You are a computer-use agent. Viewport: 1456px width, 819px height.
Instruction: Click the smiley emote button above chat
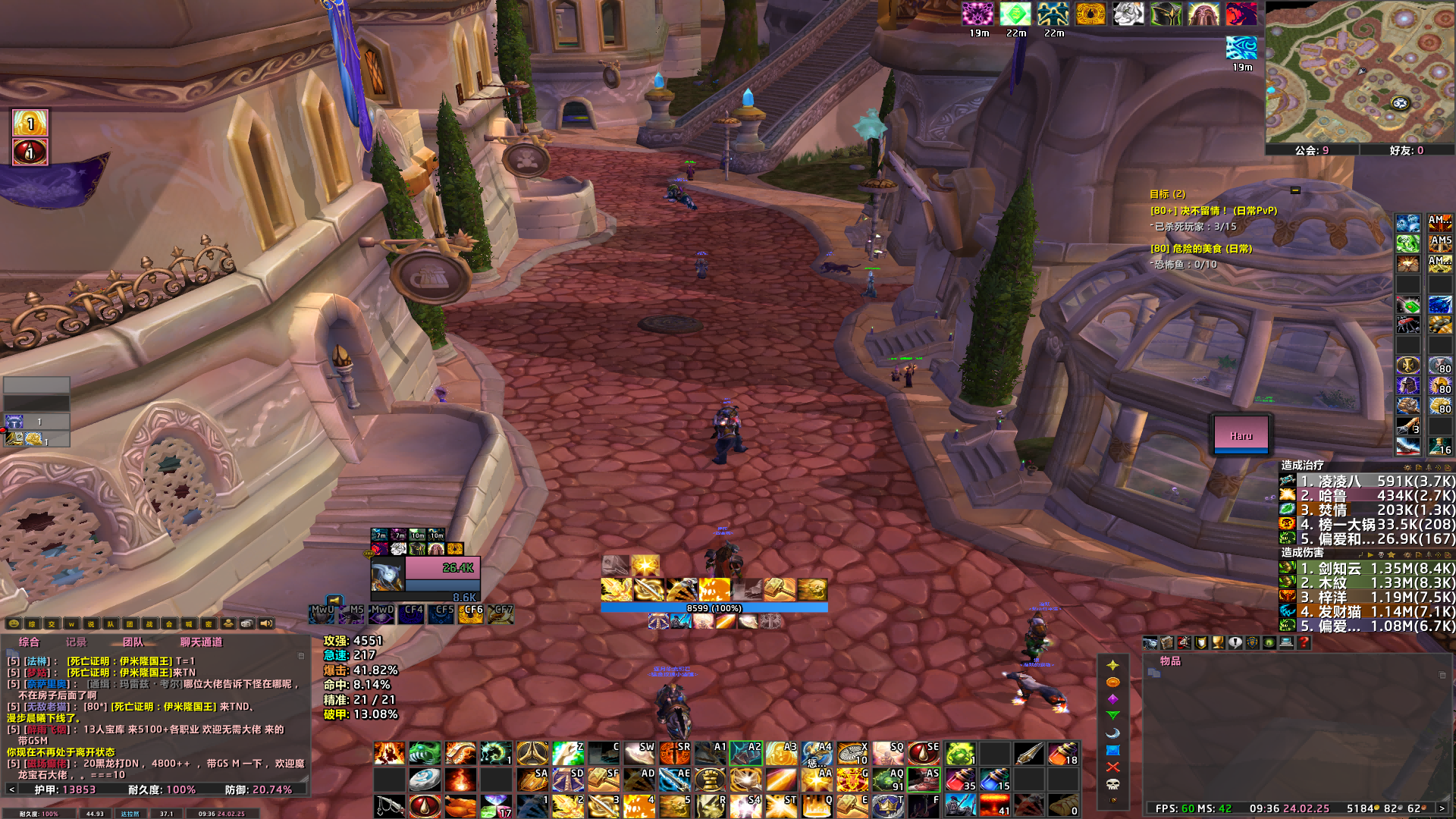pyautogui.click(x=14, y=624)
